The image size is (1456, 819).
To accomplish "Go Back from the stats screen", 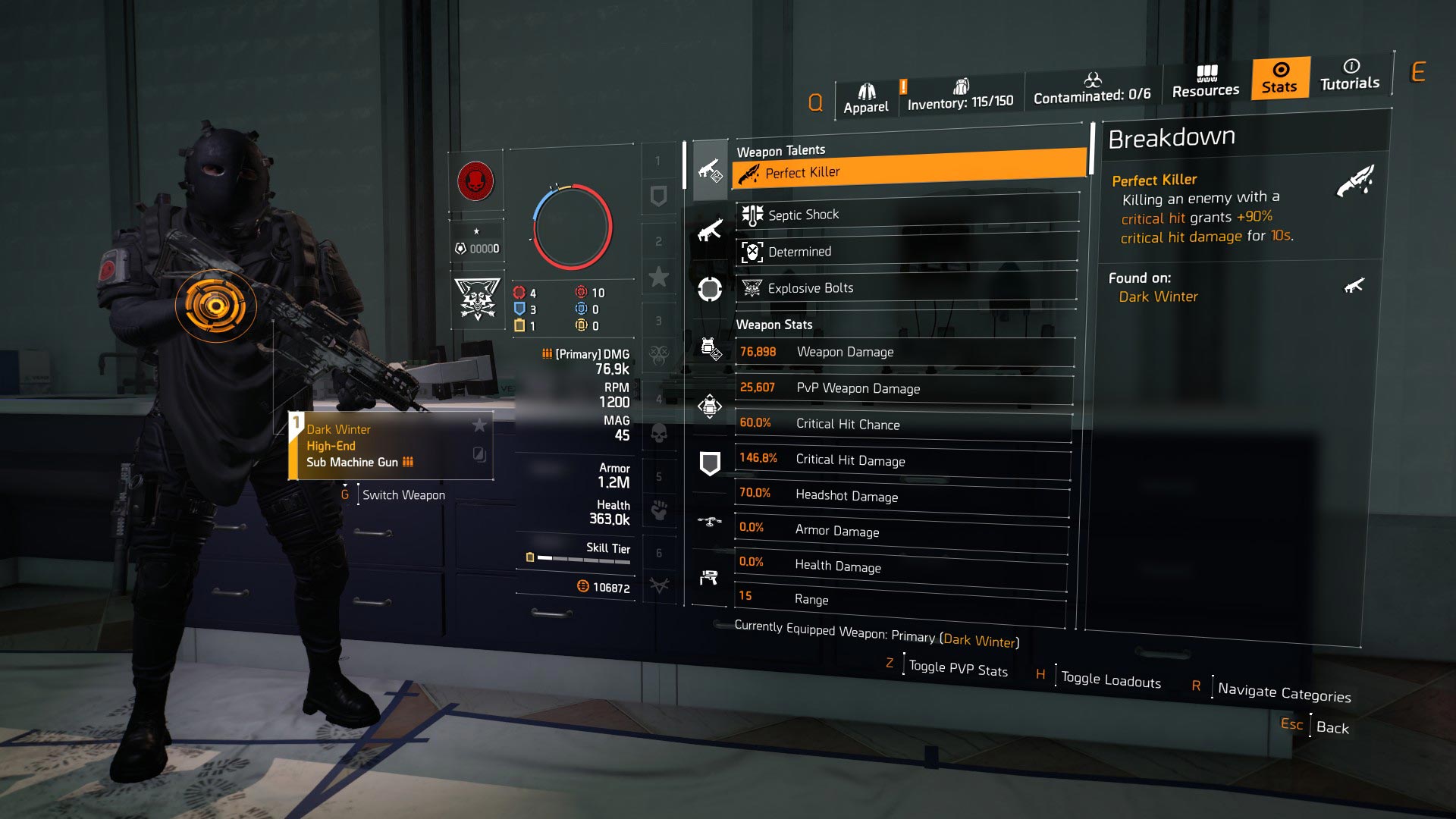I will (x=1332, y=727).
